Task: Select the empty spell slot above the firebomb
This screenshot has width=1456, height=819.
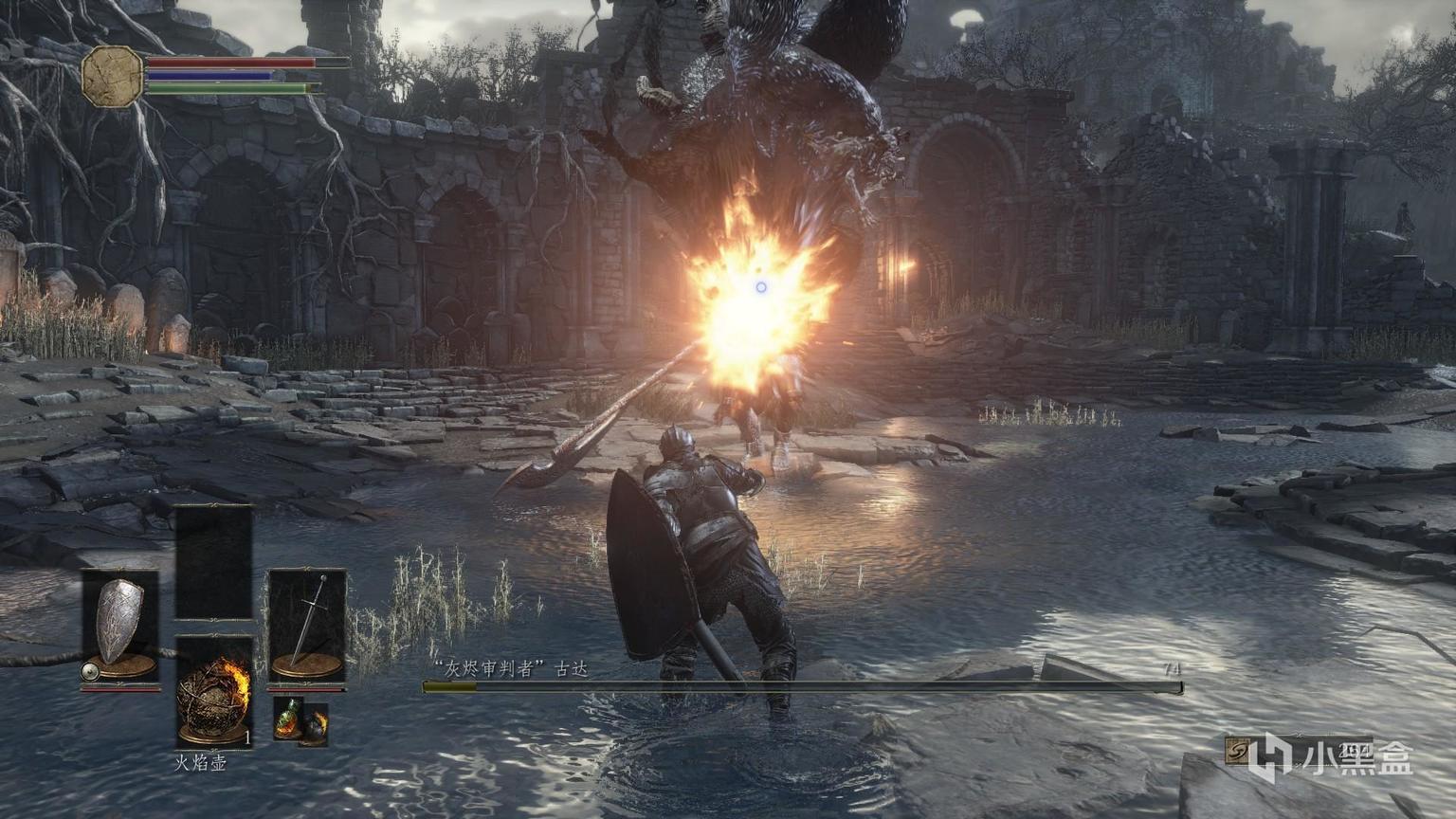Action: (x=214, y=563)
